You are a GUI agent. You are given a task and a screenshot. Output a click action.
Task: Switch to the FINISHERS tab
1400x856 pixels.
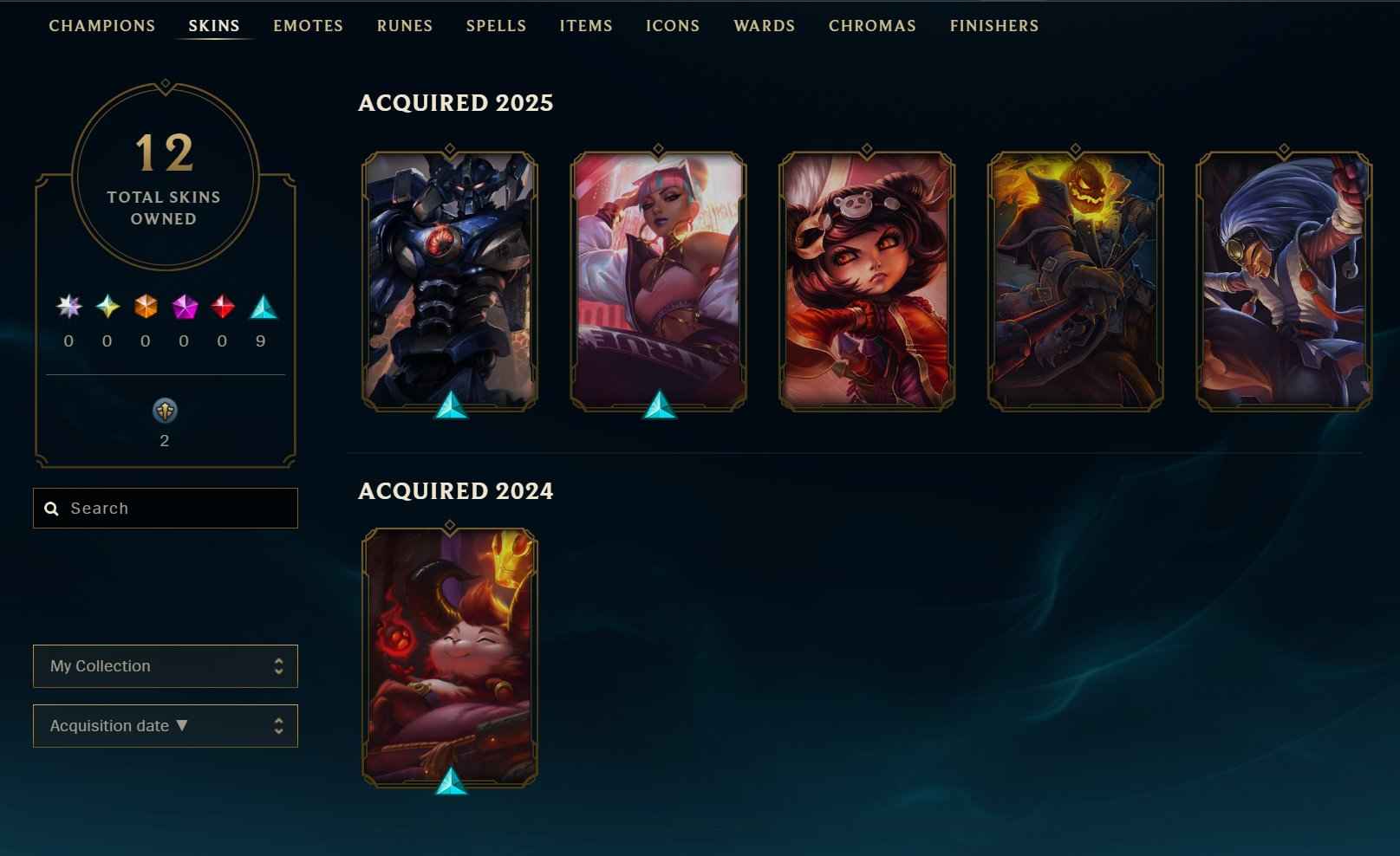tap(993, 26)
